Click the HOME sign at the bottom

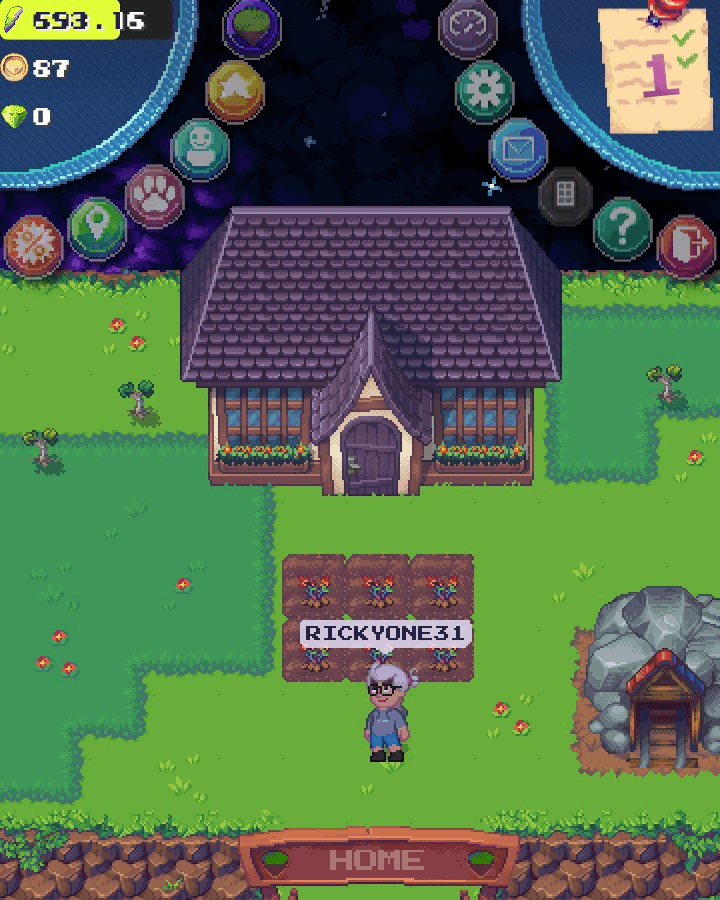[376, 860]
